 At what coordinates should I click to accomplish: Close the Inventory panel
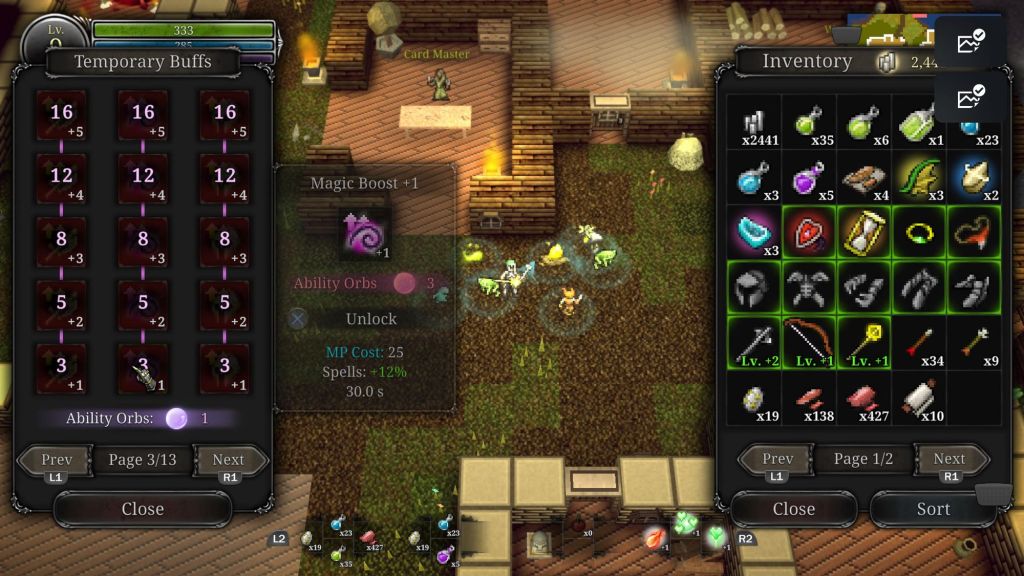tap(793, 509)
